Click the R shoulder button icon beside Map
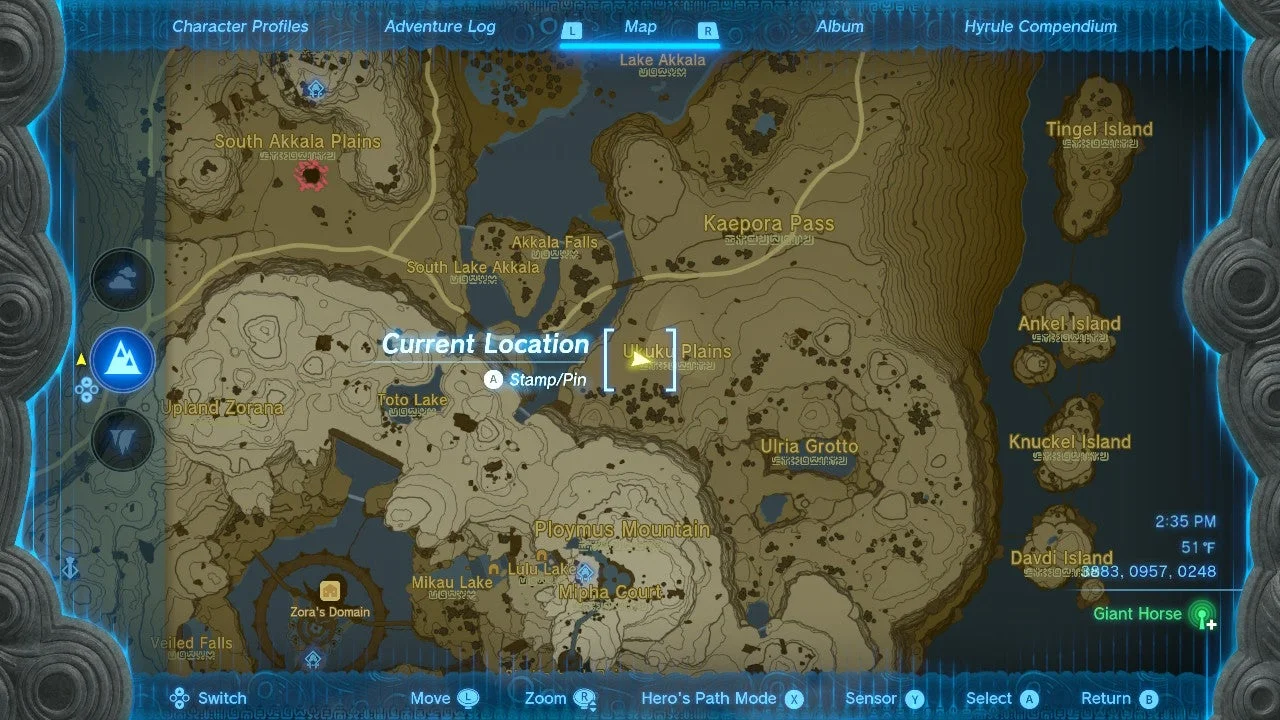1280x720 pixels. [707, 31]
